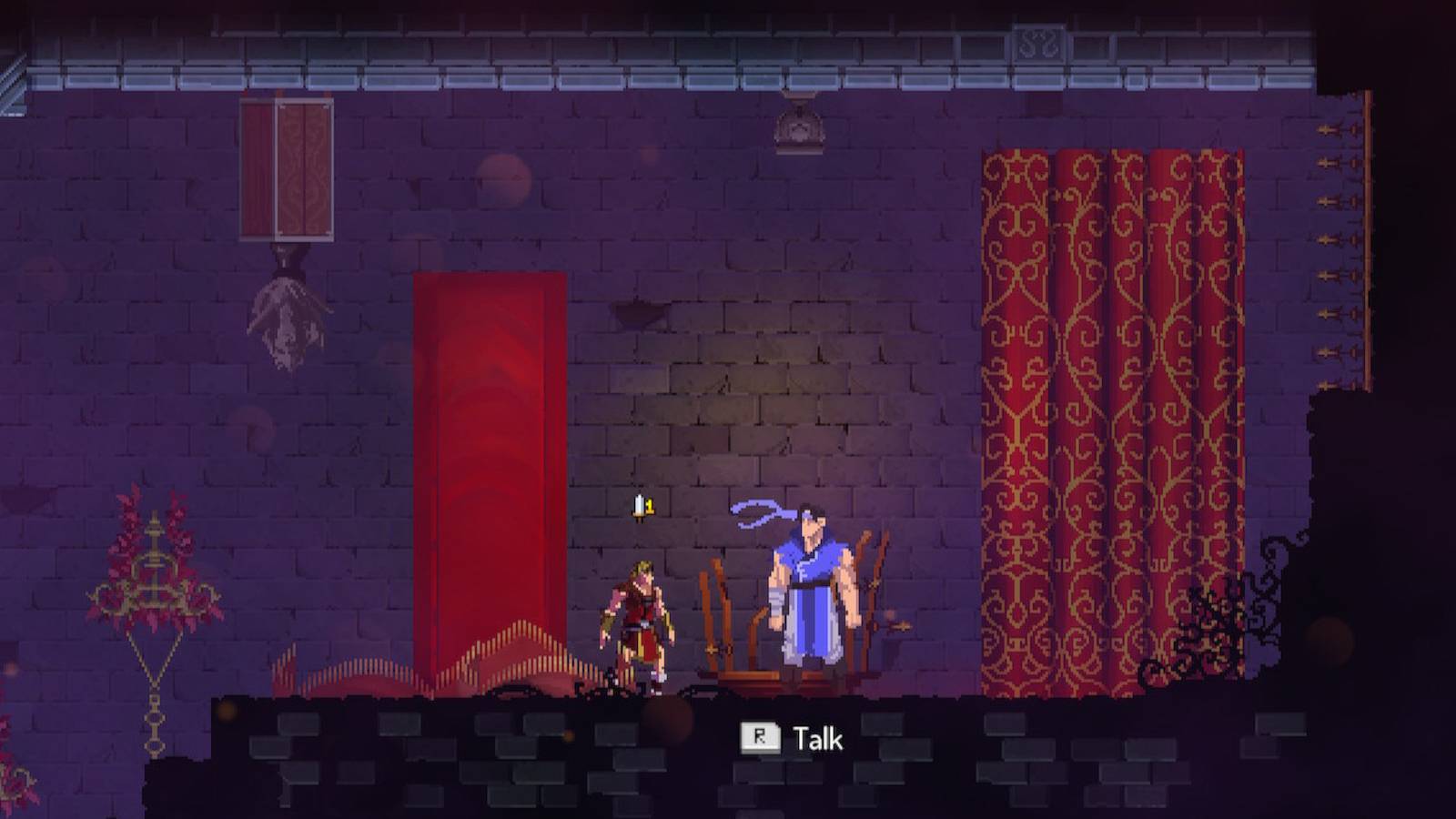Select the Talk prompt text
Image resolution: width=1456 pixels, height=819 pixels.
[816, 739]
